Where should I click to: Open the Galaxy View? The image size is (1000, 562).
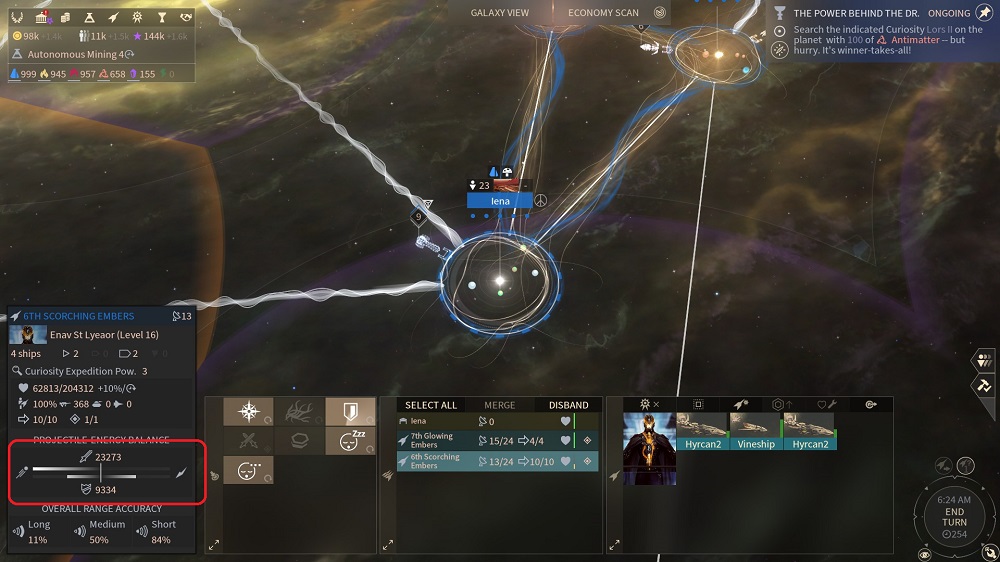click(x=499, y=13)
